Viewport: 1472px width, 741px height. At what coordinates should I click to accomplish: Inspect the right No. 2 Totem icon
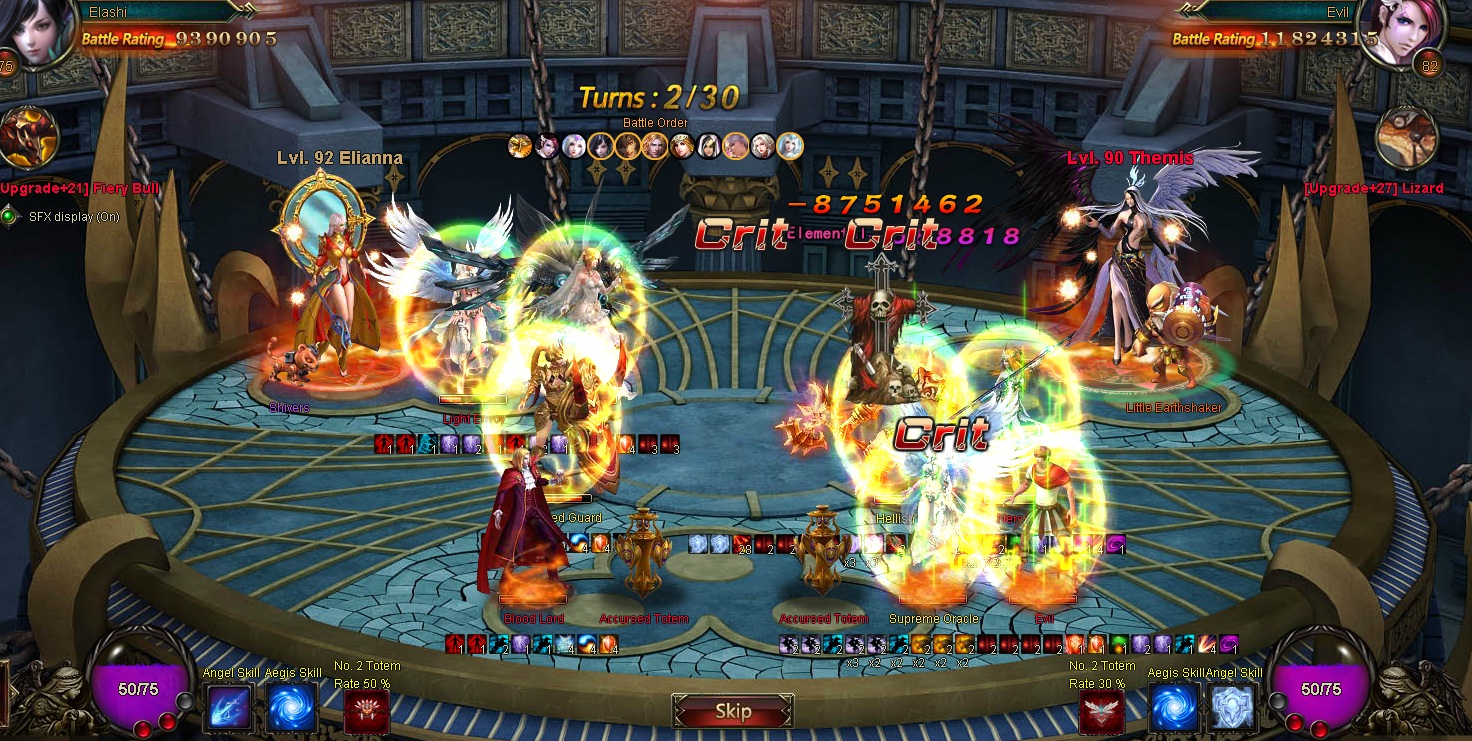tap(1103, 712)
